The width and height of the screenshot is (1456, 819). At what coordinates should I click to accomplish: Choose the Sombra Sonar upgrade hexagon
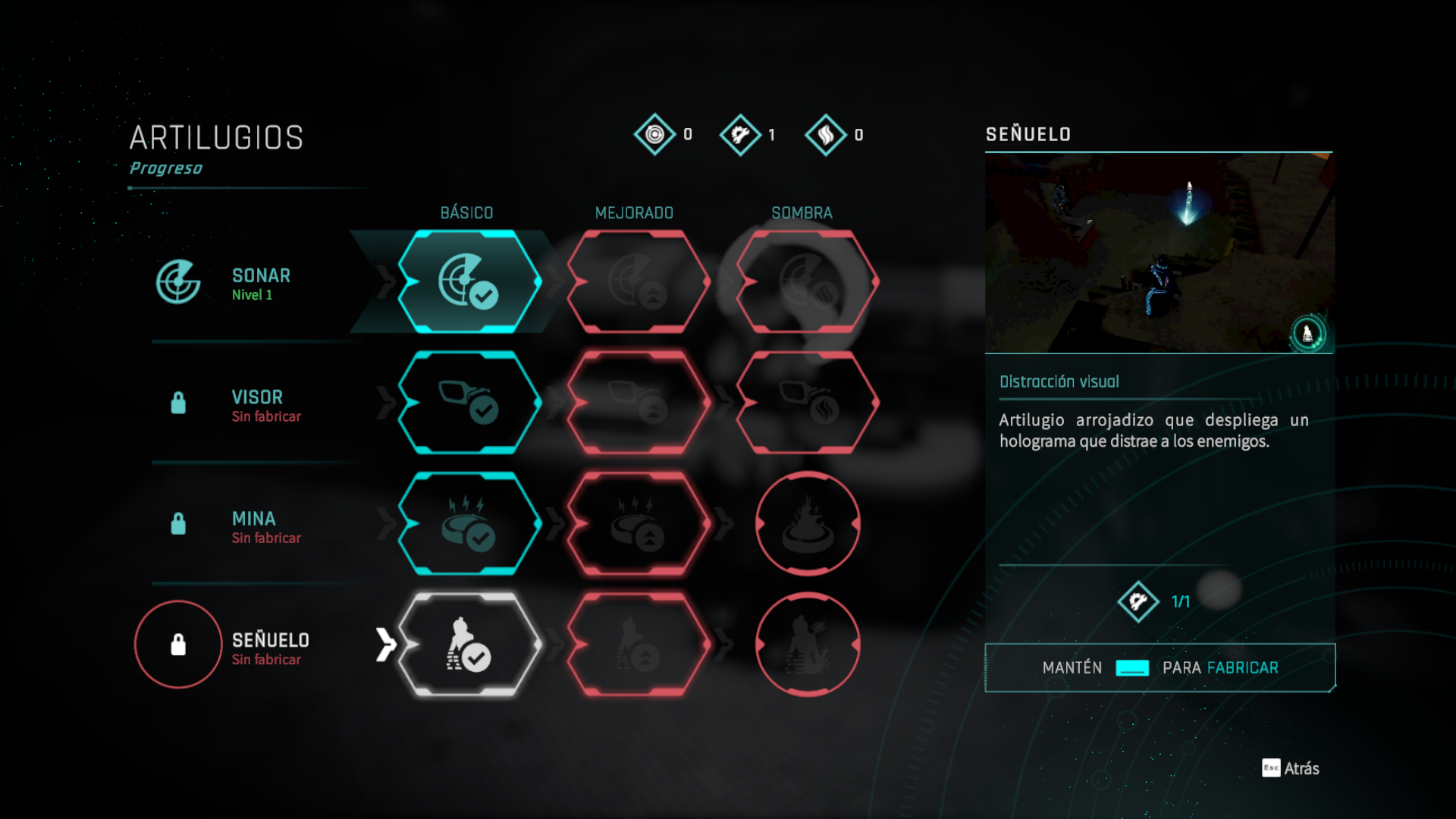808,281
